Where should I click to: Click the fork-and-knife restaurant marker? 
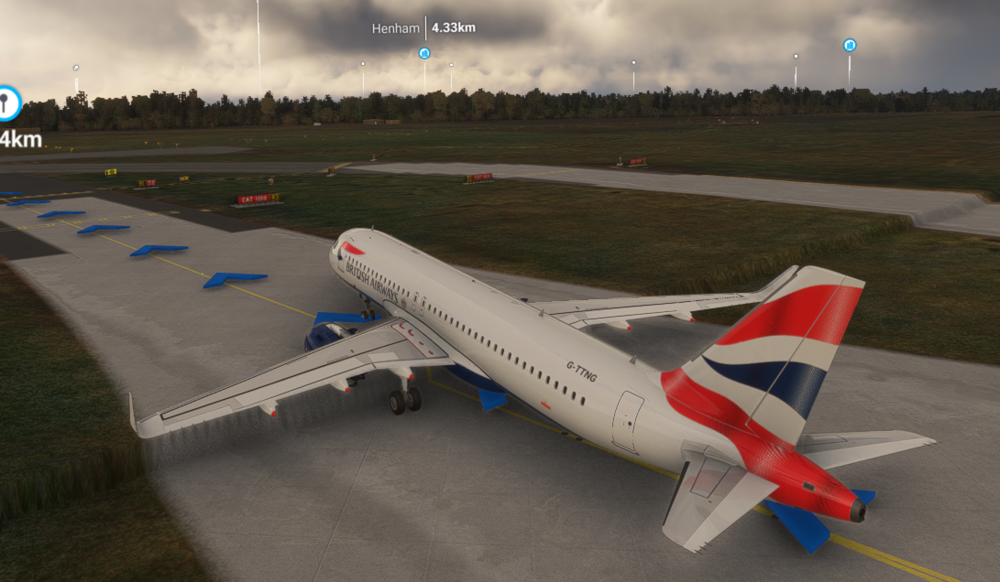pos(8,101)
